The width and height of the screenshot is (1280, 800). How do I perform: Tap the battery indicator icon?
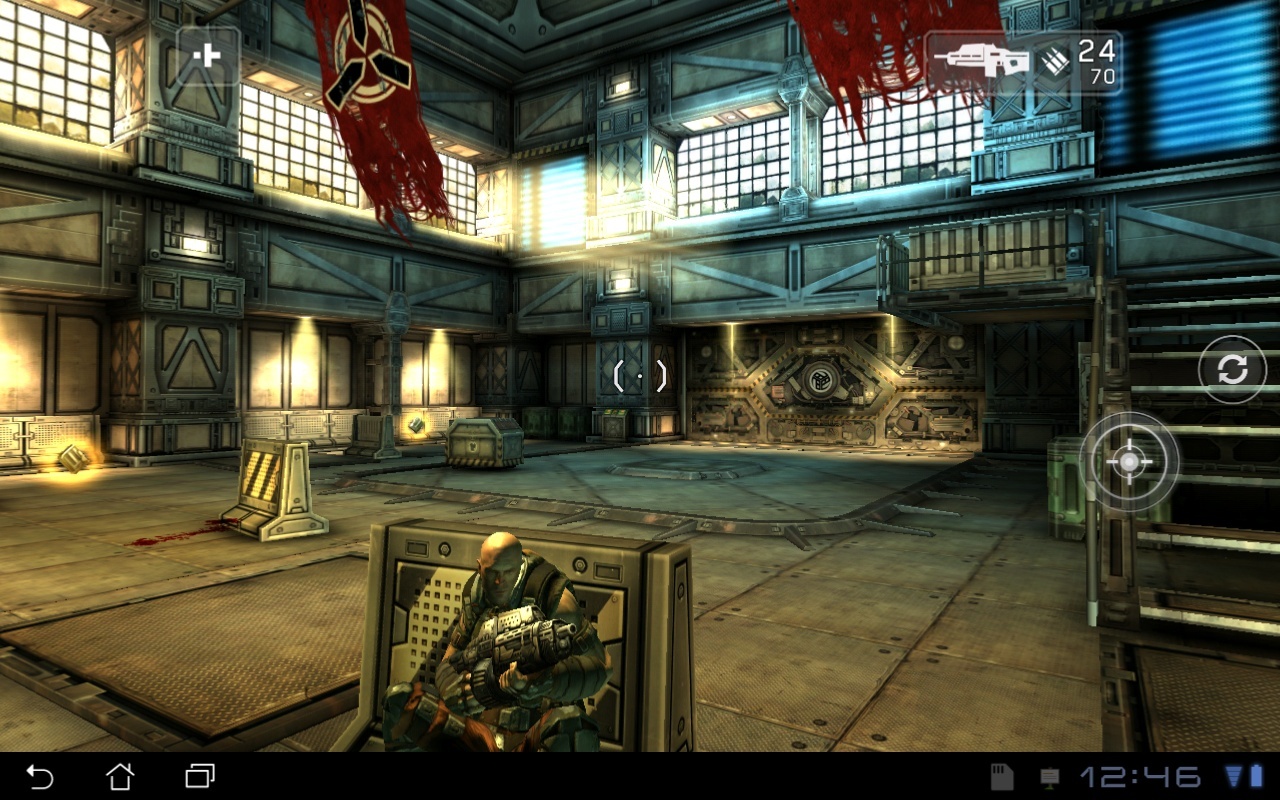pyautogui.click(x=1258, y=776)
